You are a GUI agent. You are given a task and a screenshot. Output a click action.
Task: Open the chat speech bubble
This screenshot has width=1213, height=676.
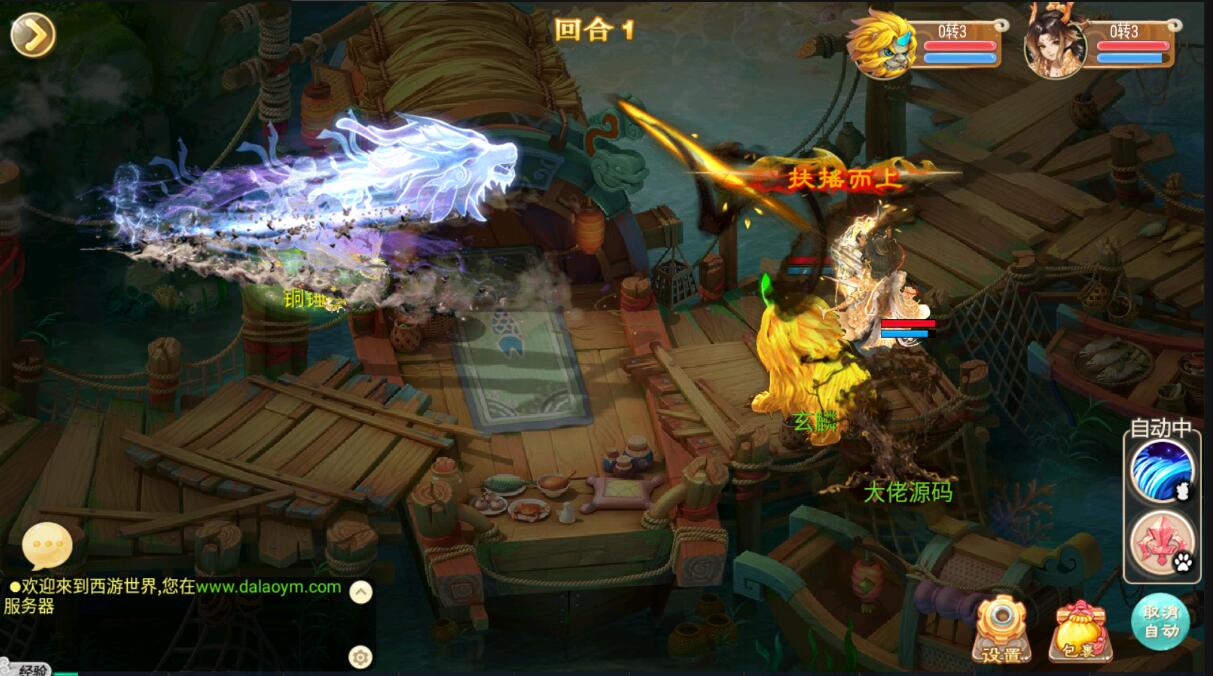[x=48, y=546]
